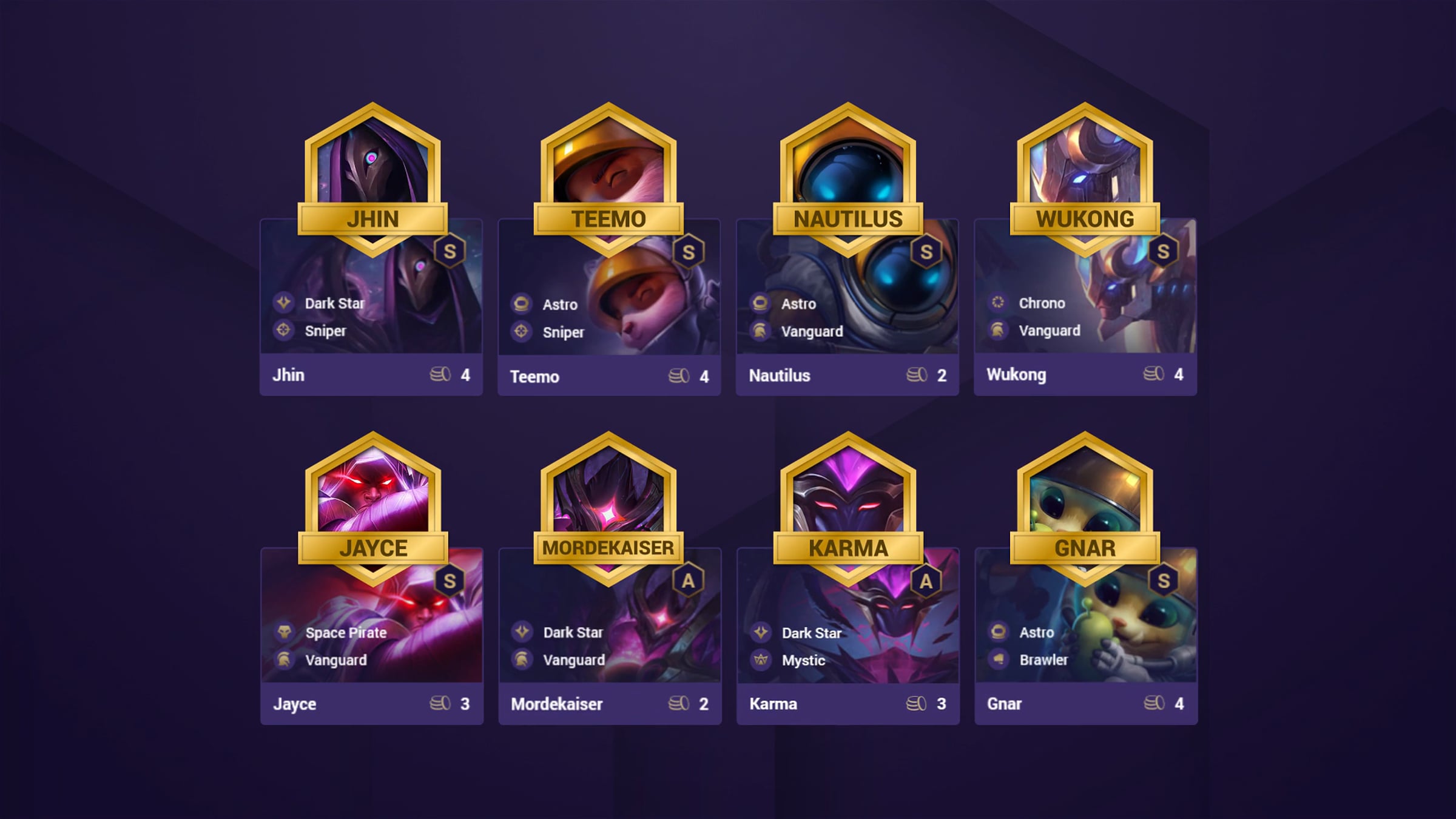Click Wukong's Chrono trait icon
This screenshot has width=1456, height=819.
(997, 302)
